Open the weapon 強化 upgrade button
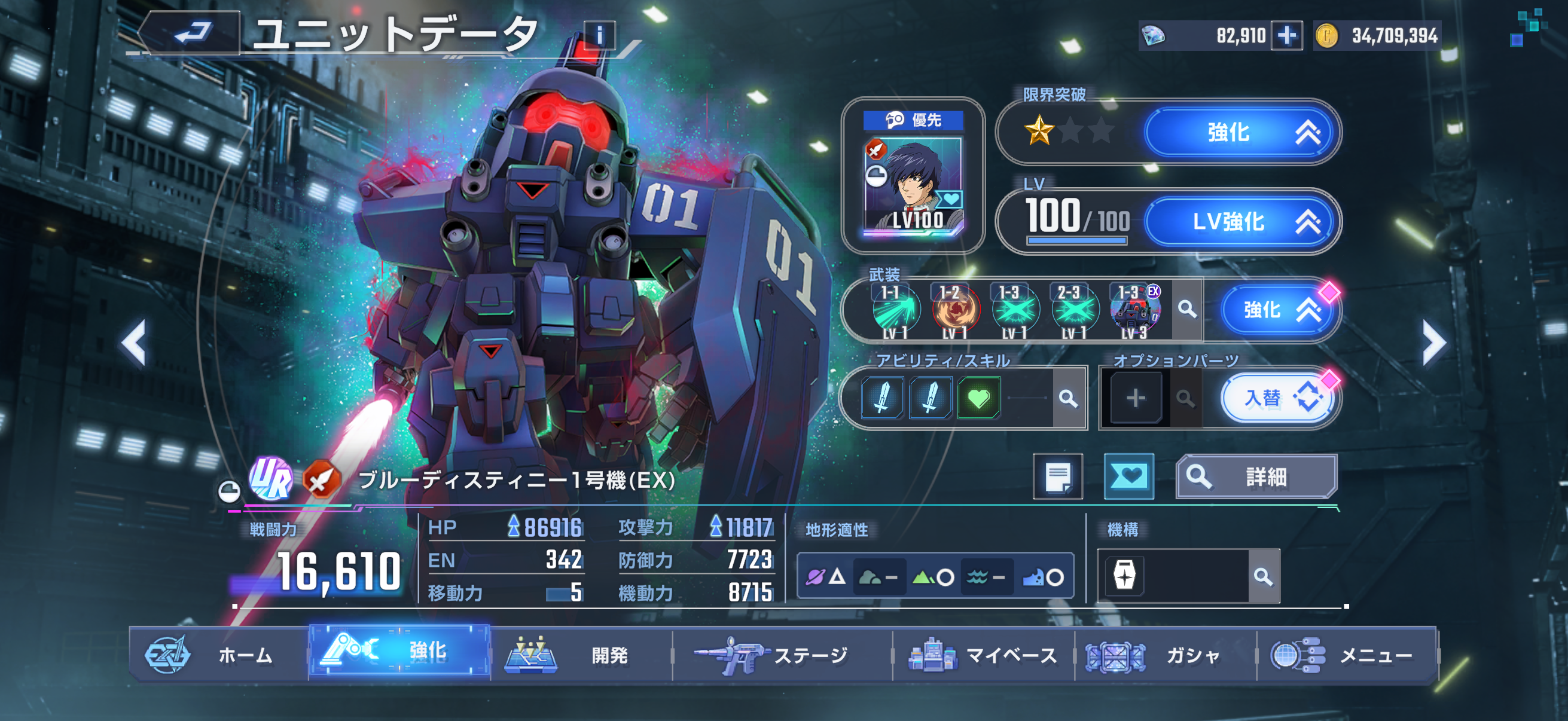The image size is (1568, 721). [x=1277, y=310]
